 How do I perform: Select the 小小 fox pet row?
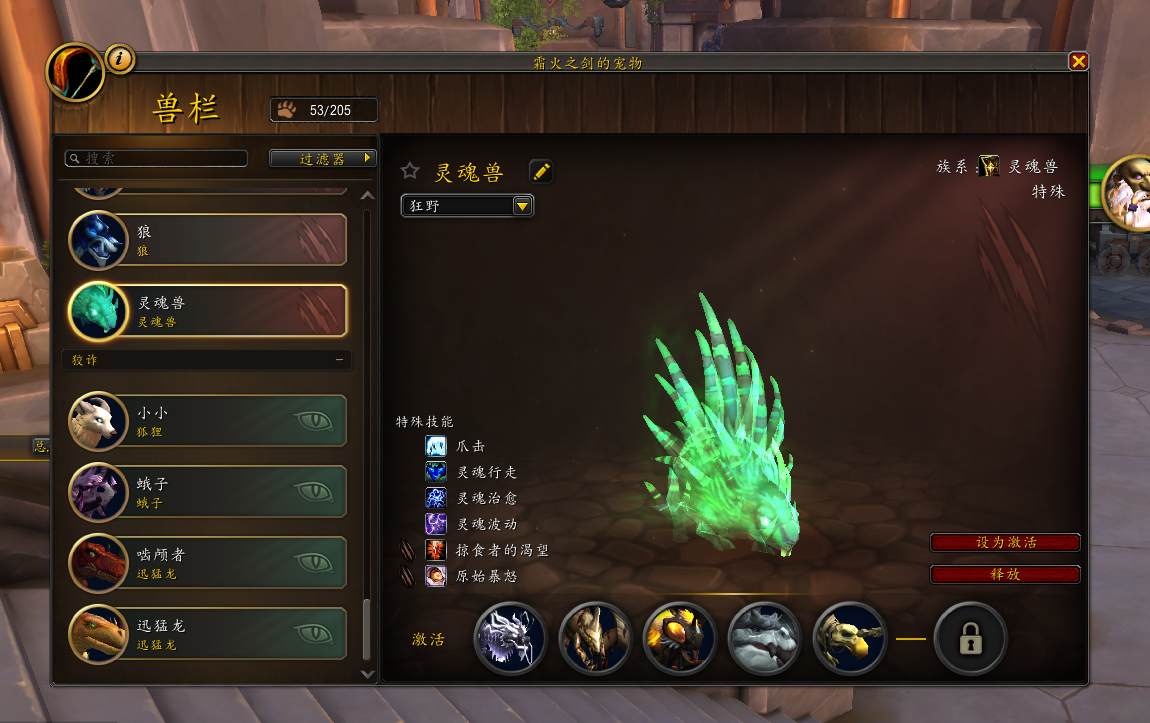click(x=208, y=421)
